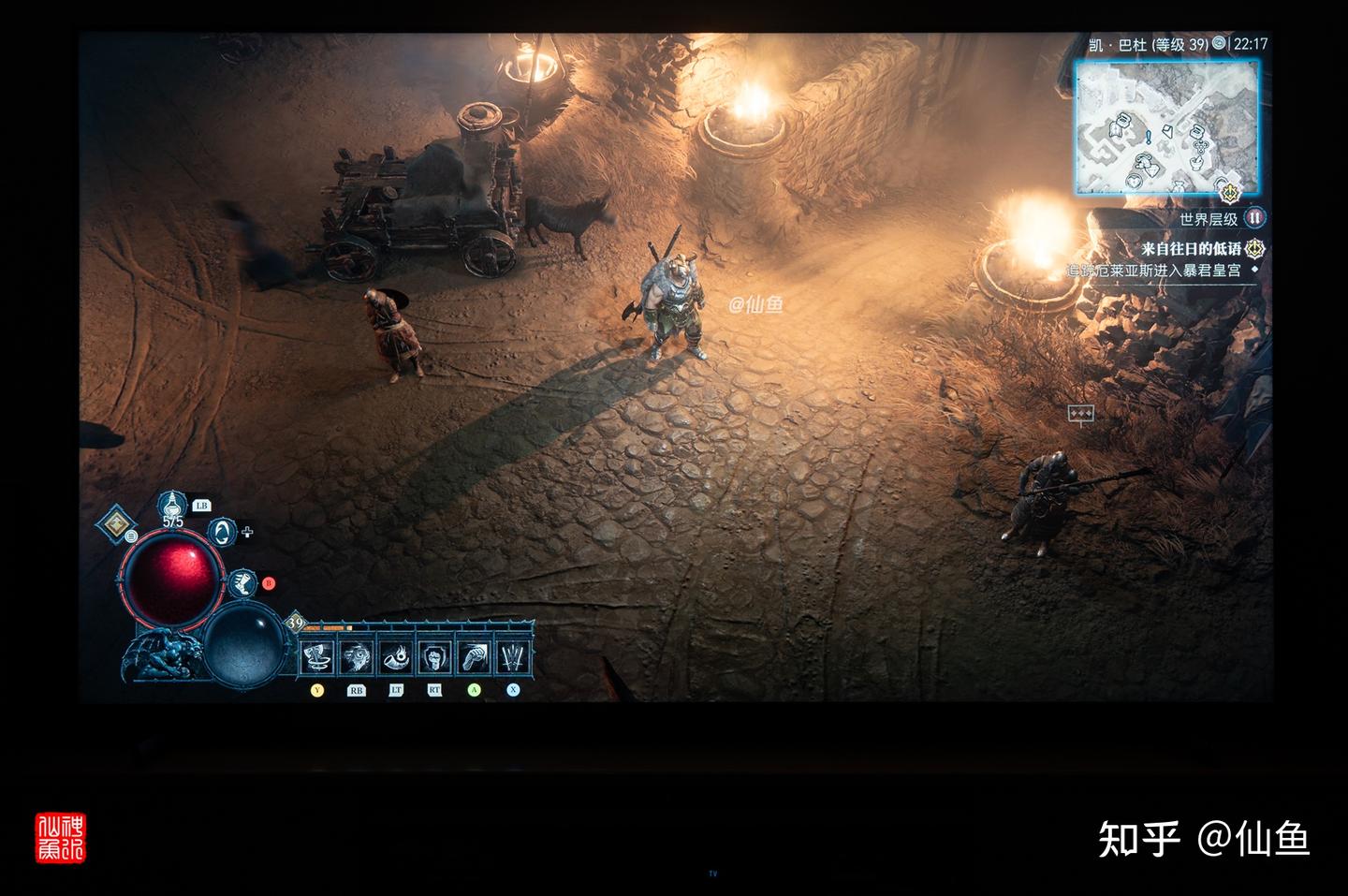Use the flaming war horn skill
The image size is (1348, 896).
(396, 657)
